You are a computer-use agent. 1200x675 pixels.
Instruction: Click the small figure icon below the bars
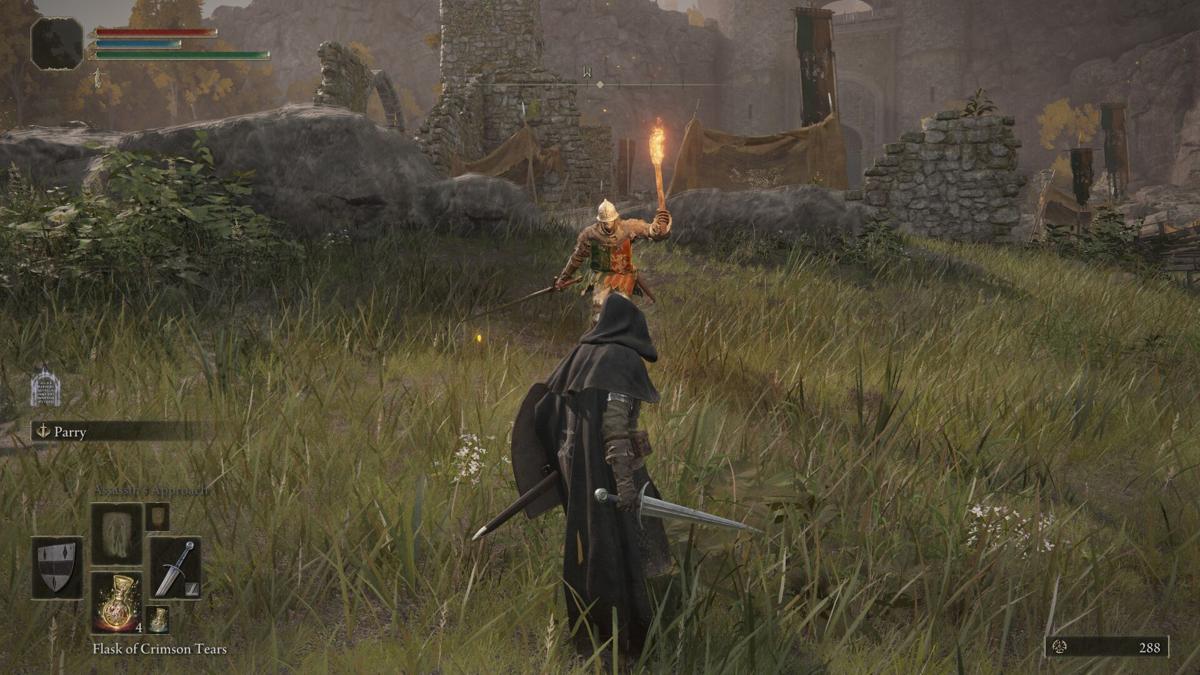click(97, 78)
